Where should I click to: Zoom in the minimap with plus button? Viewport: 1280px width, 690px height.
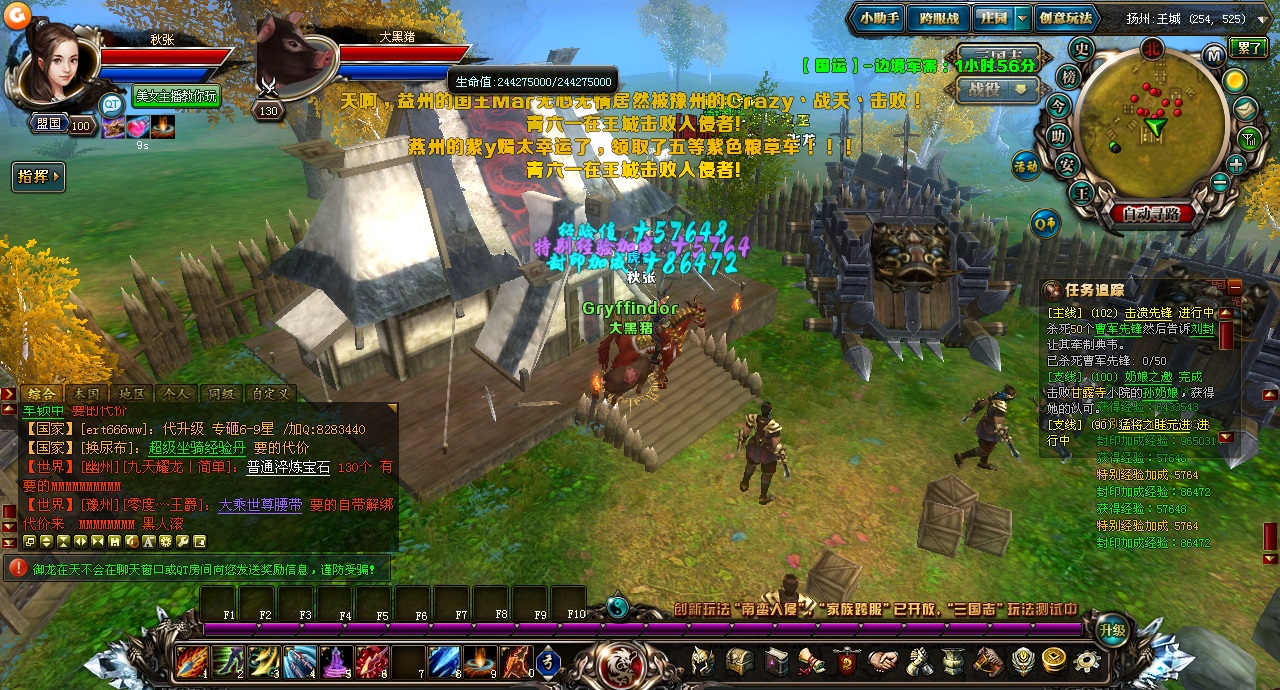pyautogui.click(x=1236, y=165)
